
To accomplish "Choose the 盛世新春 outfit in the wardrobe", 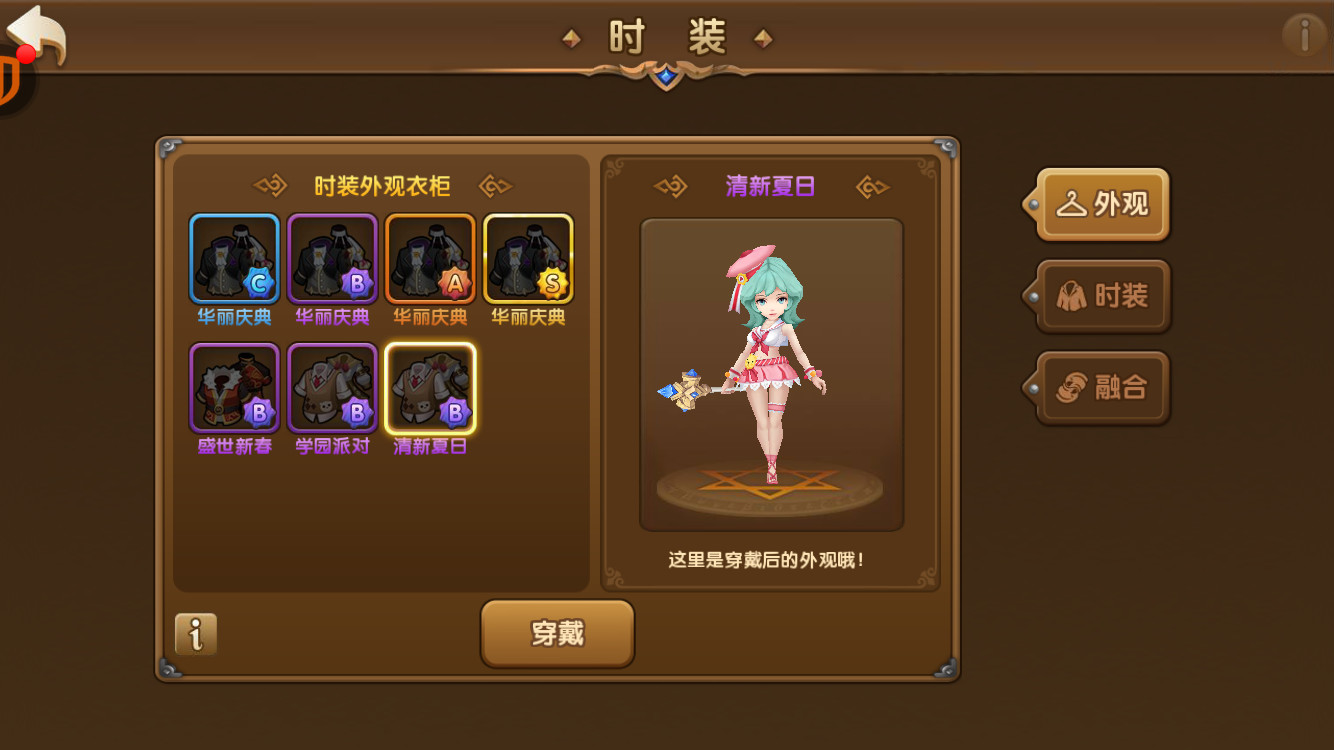I will pos(234,390).
